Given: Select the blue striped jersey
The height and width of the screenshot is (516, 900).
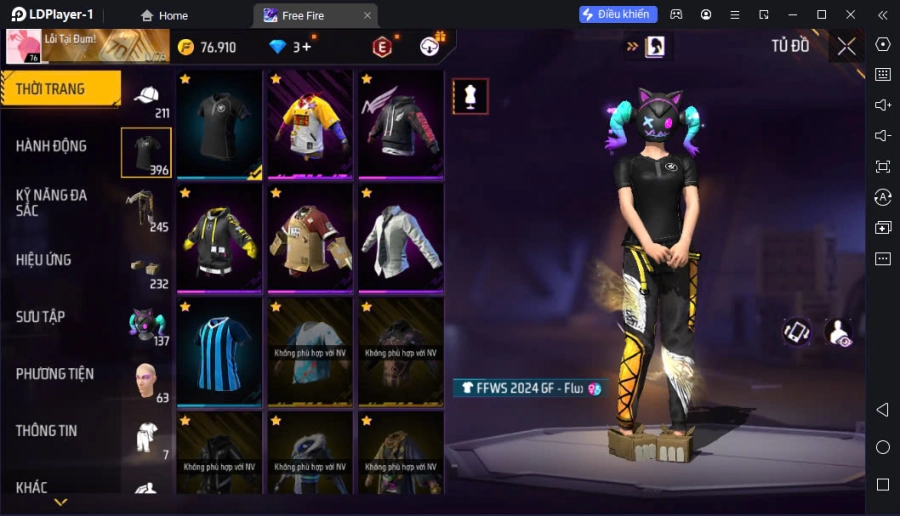Looking at the screenshot, I should point(220,352).
